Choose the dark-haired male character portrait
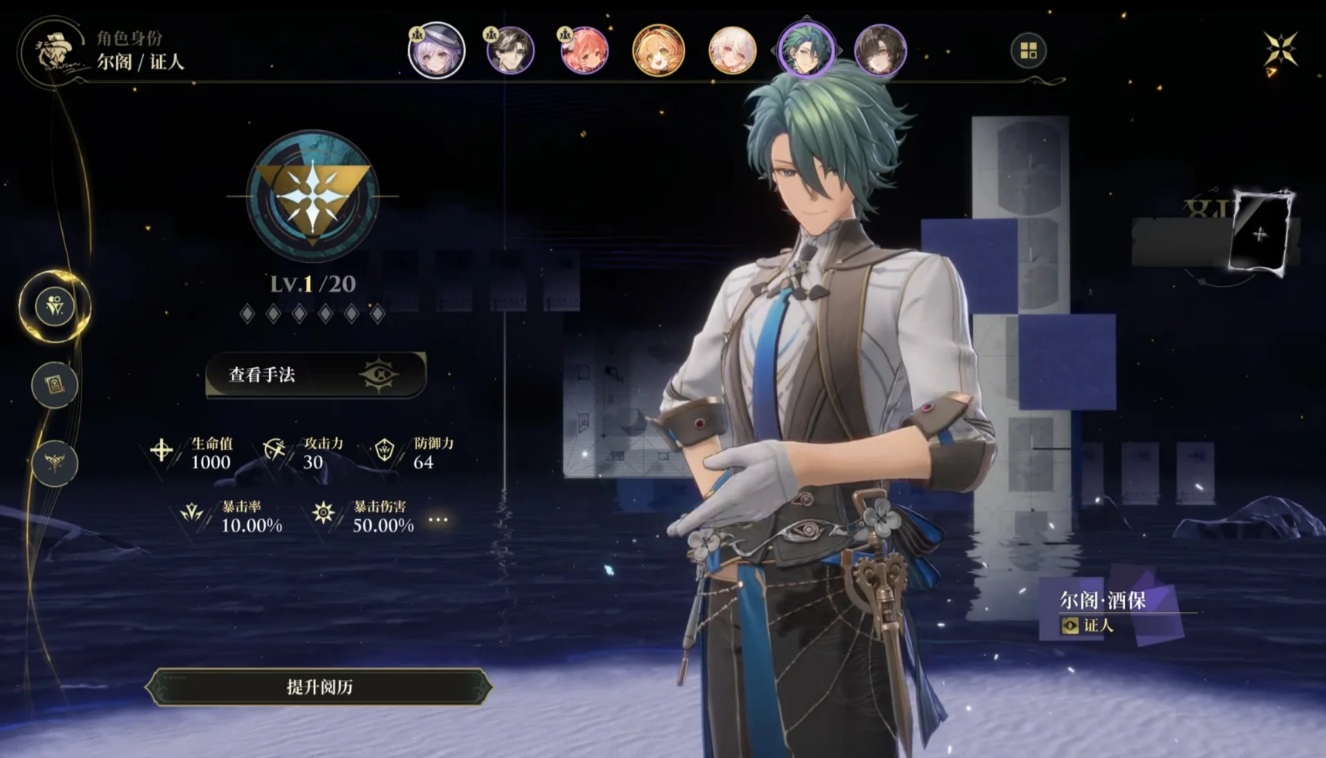Image resolution: width=1326 pixels, height=758 pixels. tap(510, 51)
